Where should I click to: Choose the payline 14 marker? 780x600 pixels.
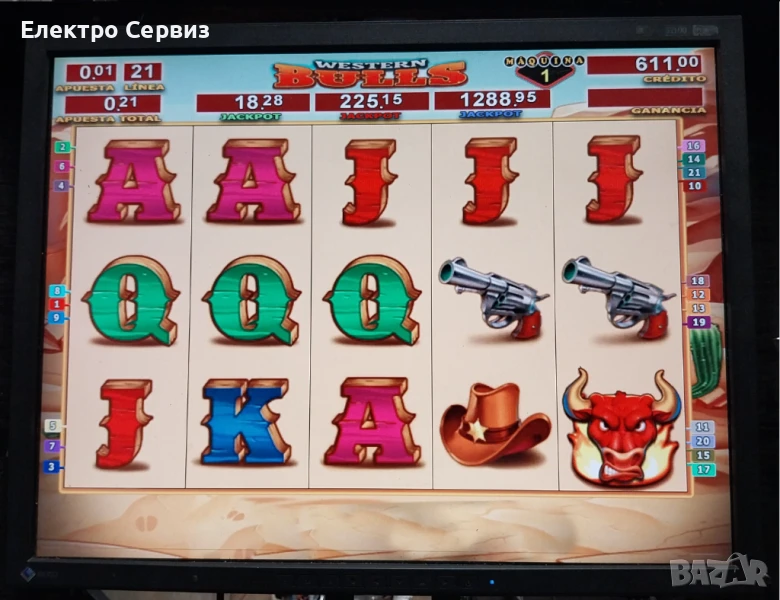pyautogui.click(x=694, y=159)
